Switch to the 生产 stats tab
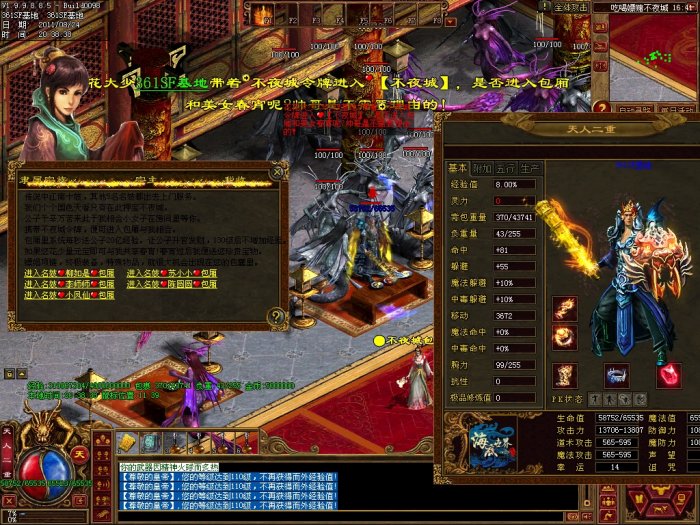 tap(529, 168)
